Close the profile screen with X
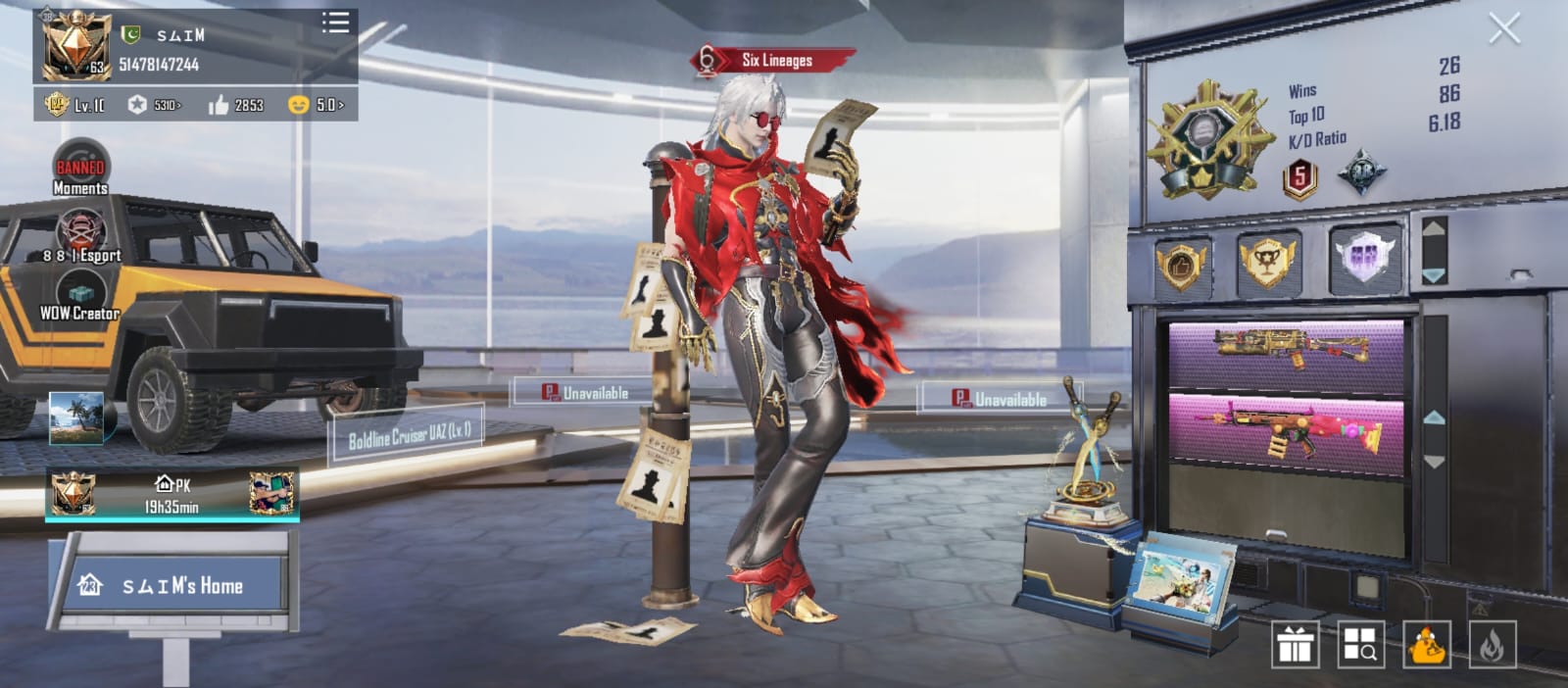1568x688 pixels. 1503,29
